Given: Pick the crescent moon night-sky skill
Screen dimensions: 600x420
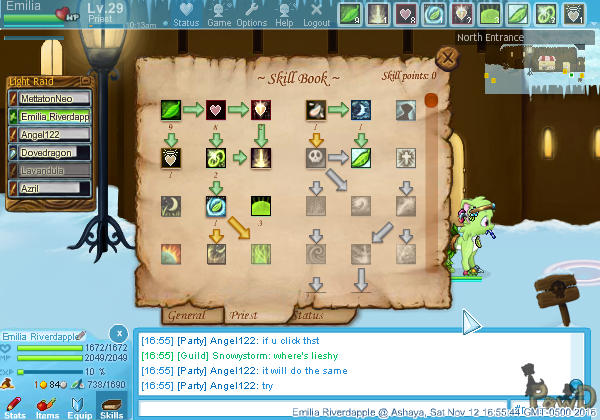Looking at the screenshot, I should click(x=360, y=109).
